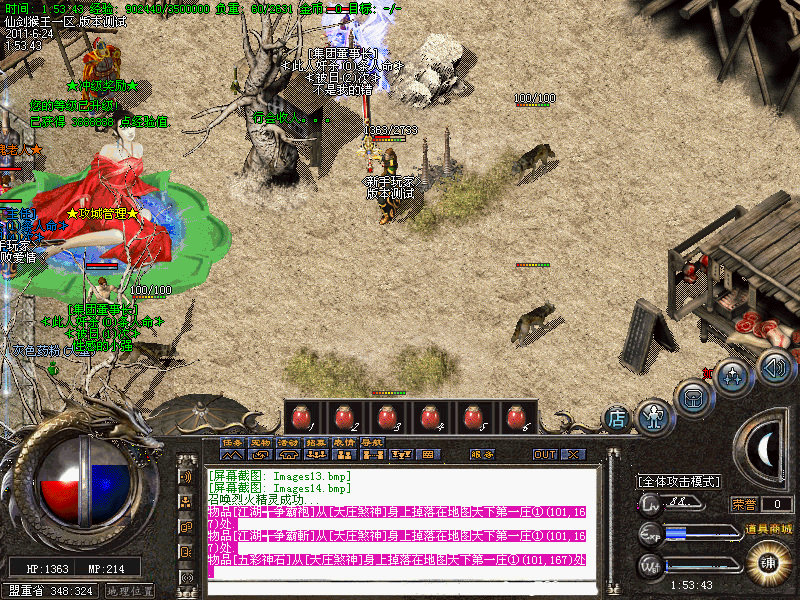Open the character figure panel

click(654, 416)
